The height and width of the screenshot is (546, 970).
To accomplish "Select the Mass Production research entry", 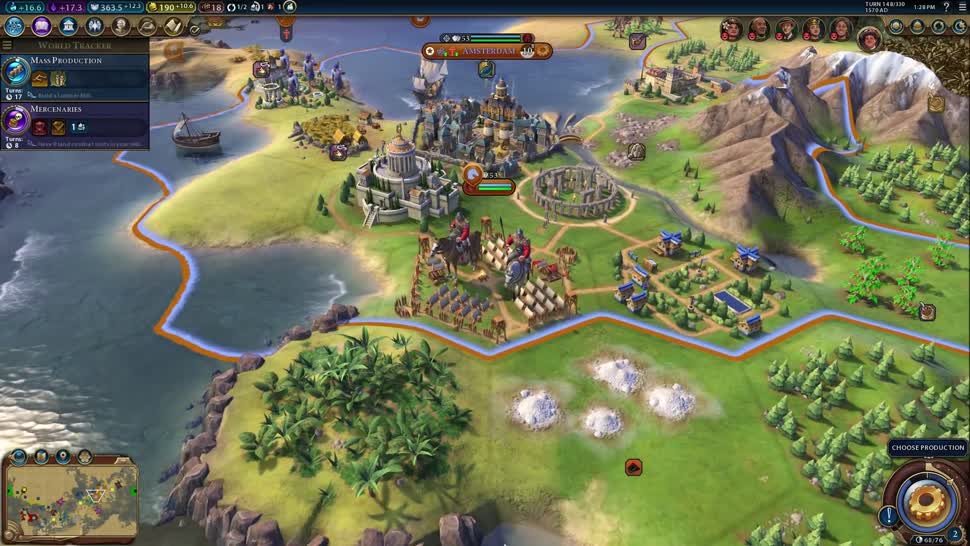I will (x=74, y=71).
